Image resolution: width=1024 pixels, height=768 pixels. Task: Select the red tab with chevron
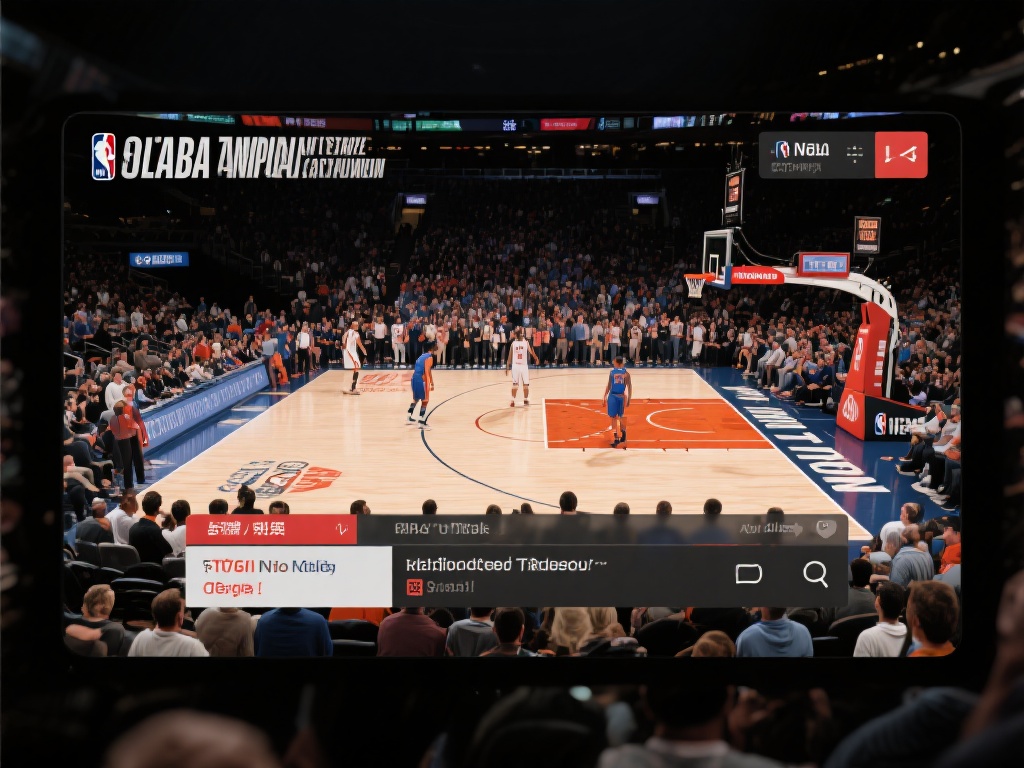tap(271, 529)
